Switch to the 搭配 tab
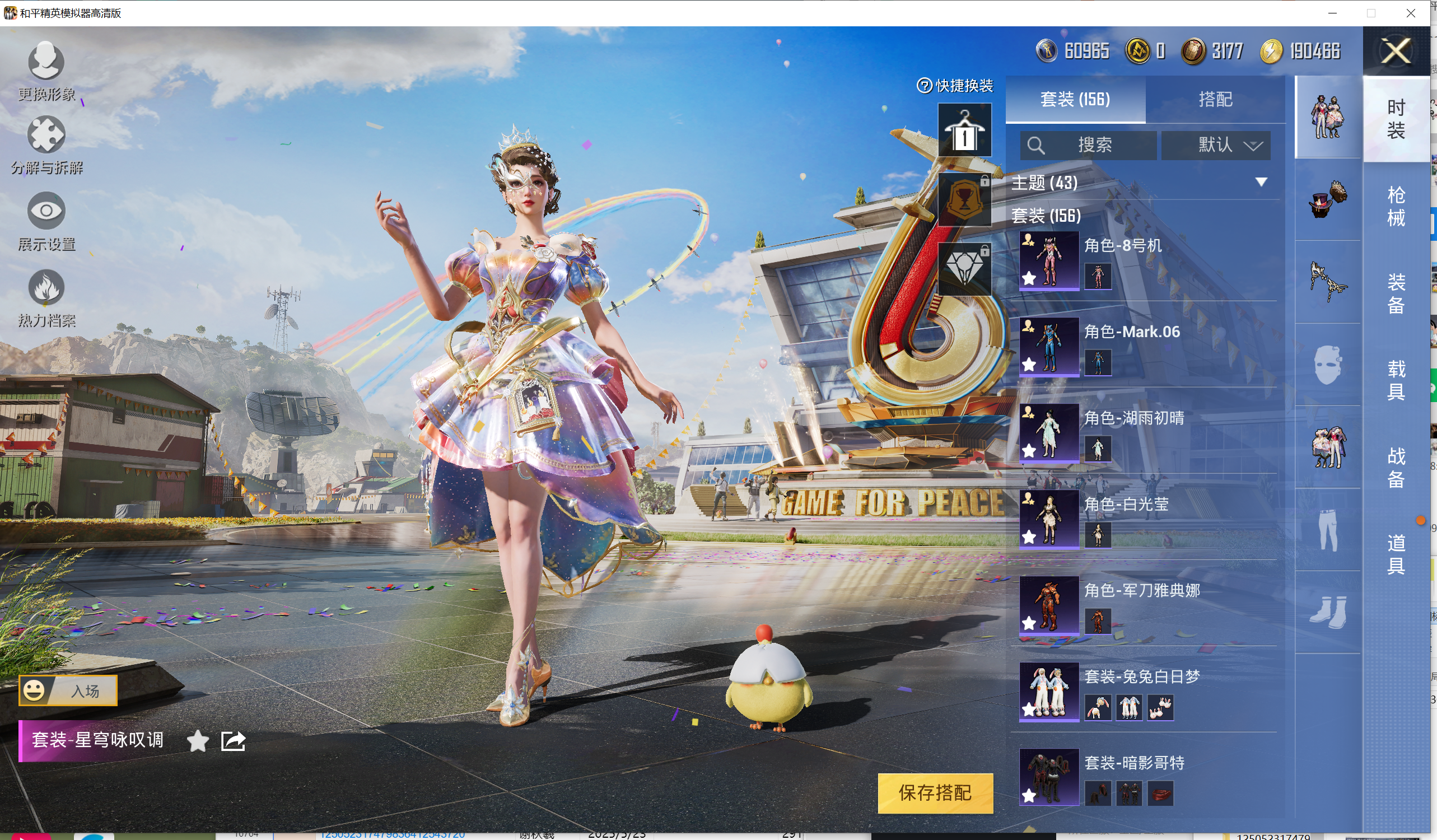This screenshot has width=1437, height=840. coord(1215,99)
